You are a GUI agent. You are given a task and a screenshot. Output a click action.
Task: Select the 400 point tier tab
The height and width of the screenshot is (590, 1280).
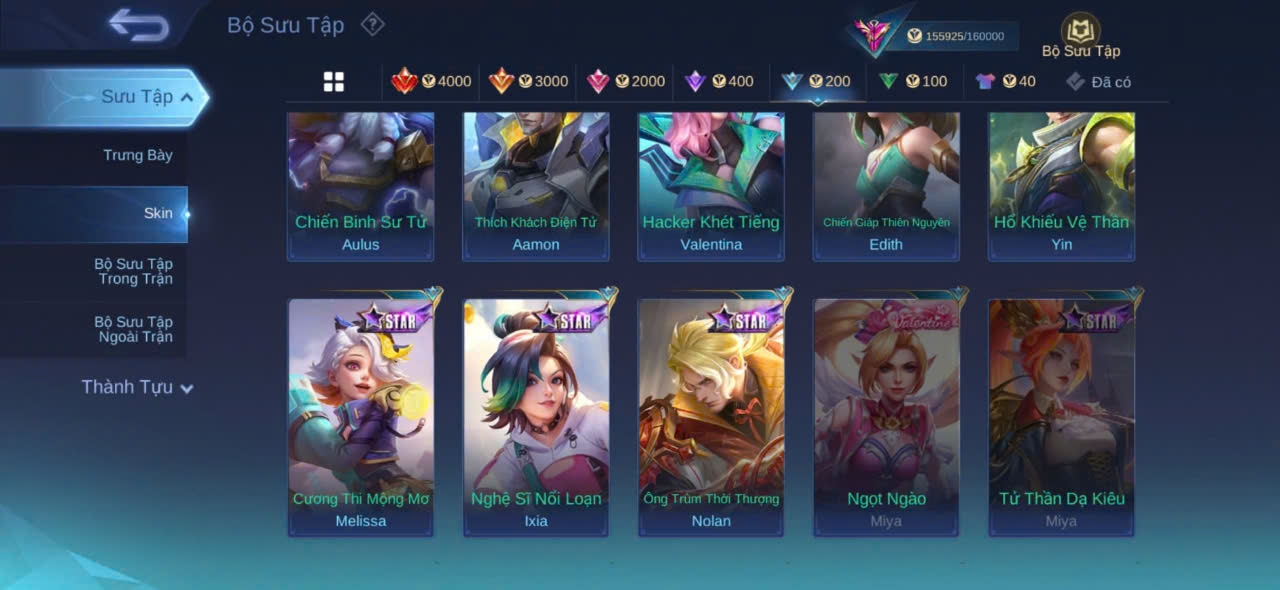tap(718, 81)
